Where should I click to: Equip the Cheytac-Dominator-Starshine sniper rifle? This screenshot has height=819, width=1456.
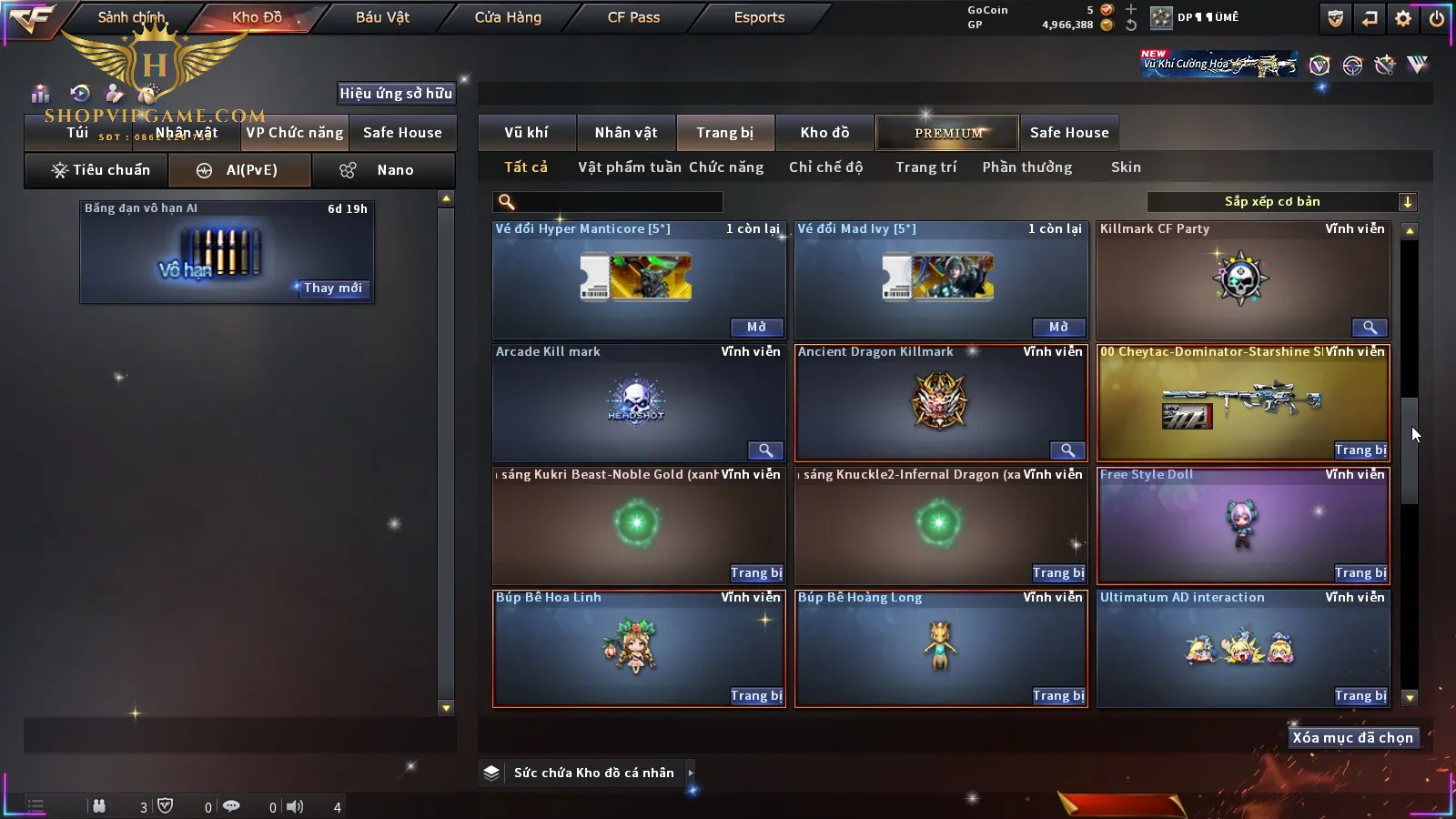[x=1360, y=450]
